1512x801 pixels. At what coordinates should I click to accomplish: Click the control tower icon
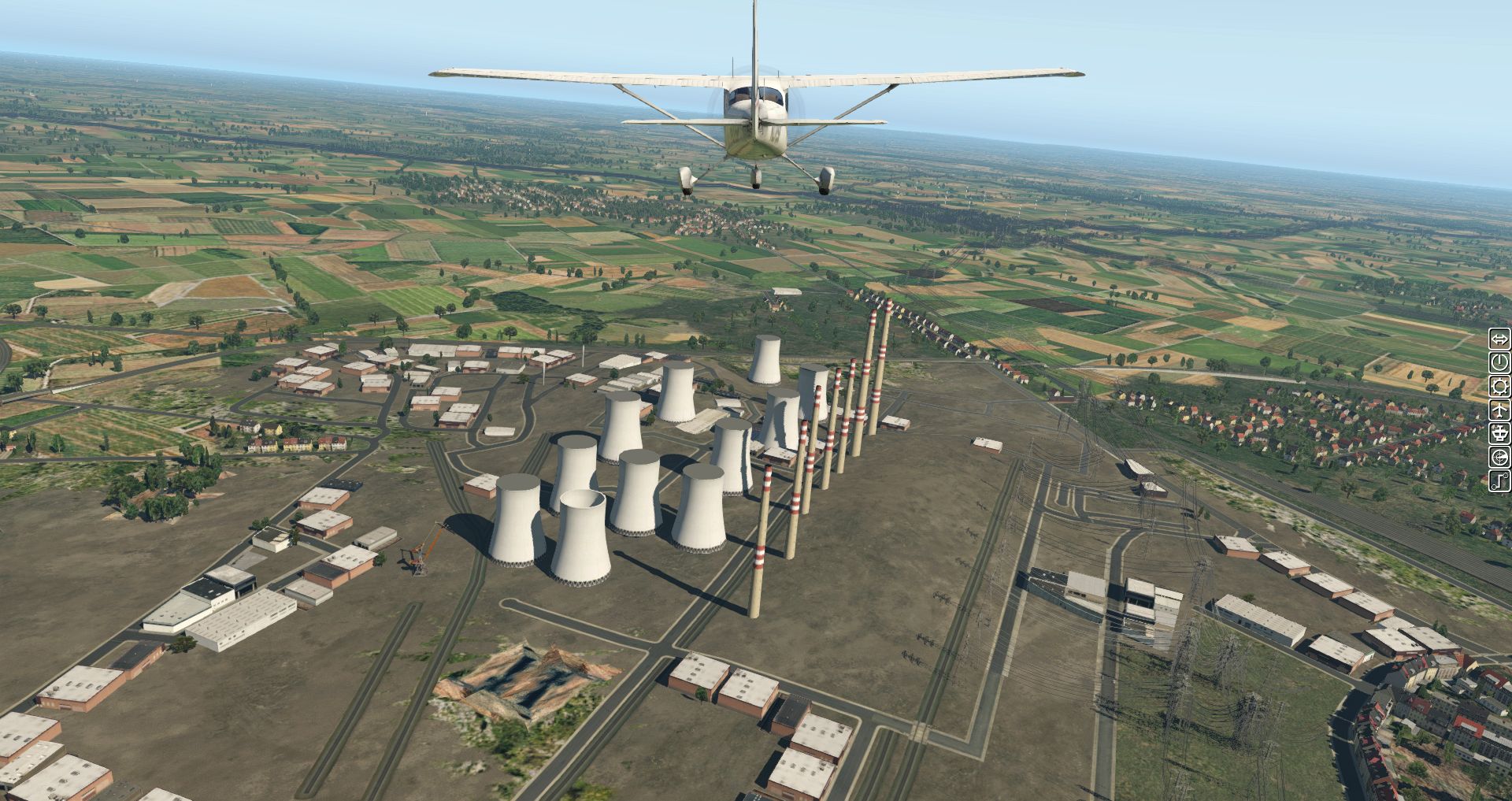point(1499,433)
